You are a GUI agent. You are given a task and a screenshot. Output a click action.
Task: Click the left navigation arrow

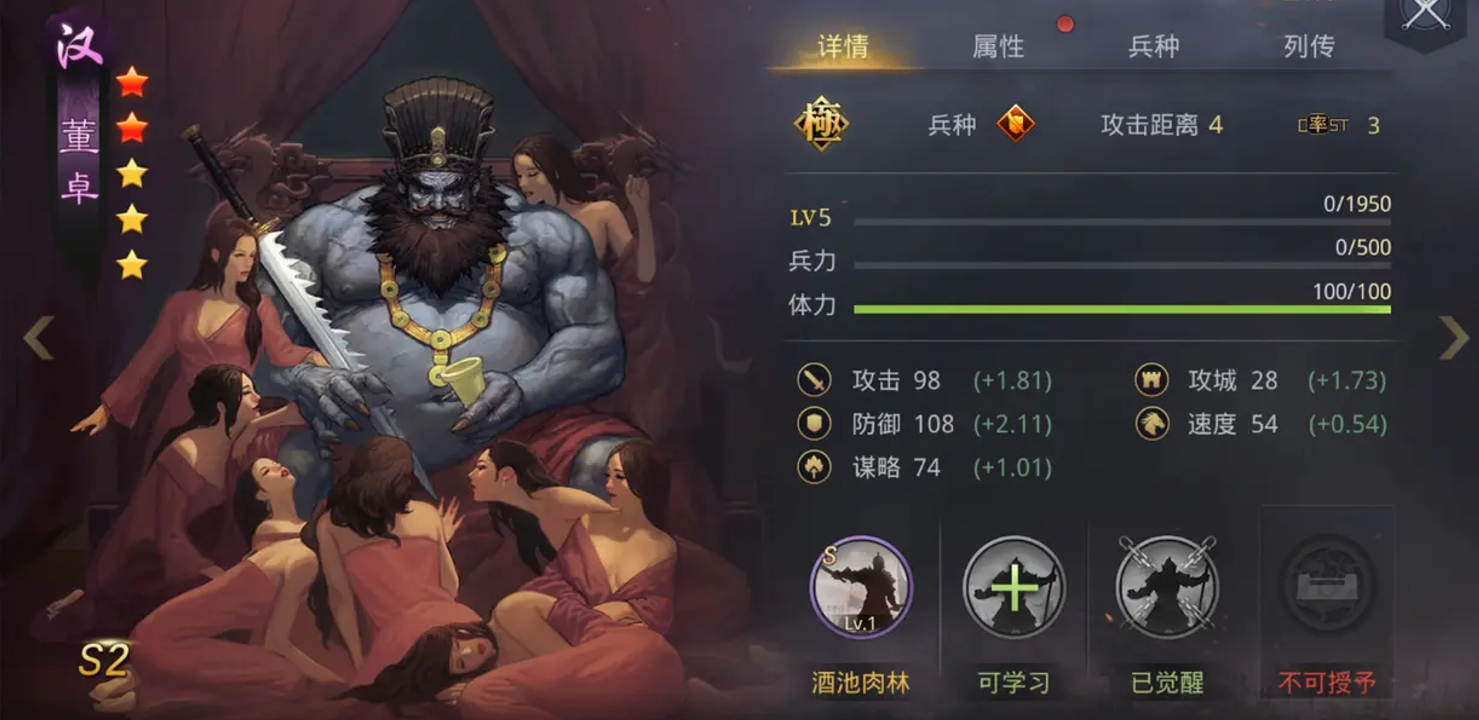(x=40, y=338)
